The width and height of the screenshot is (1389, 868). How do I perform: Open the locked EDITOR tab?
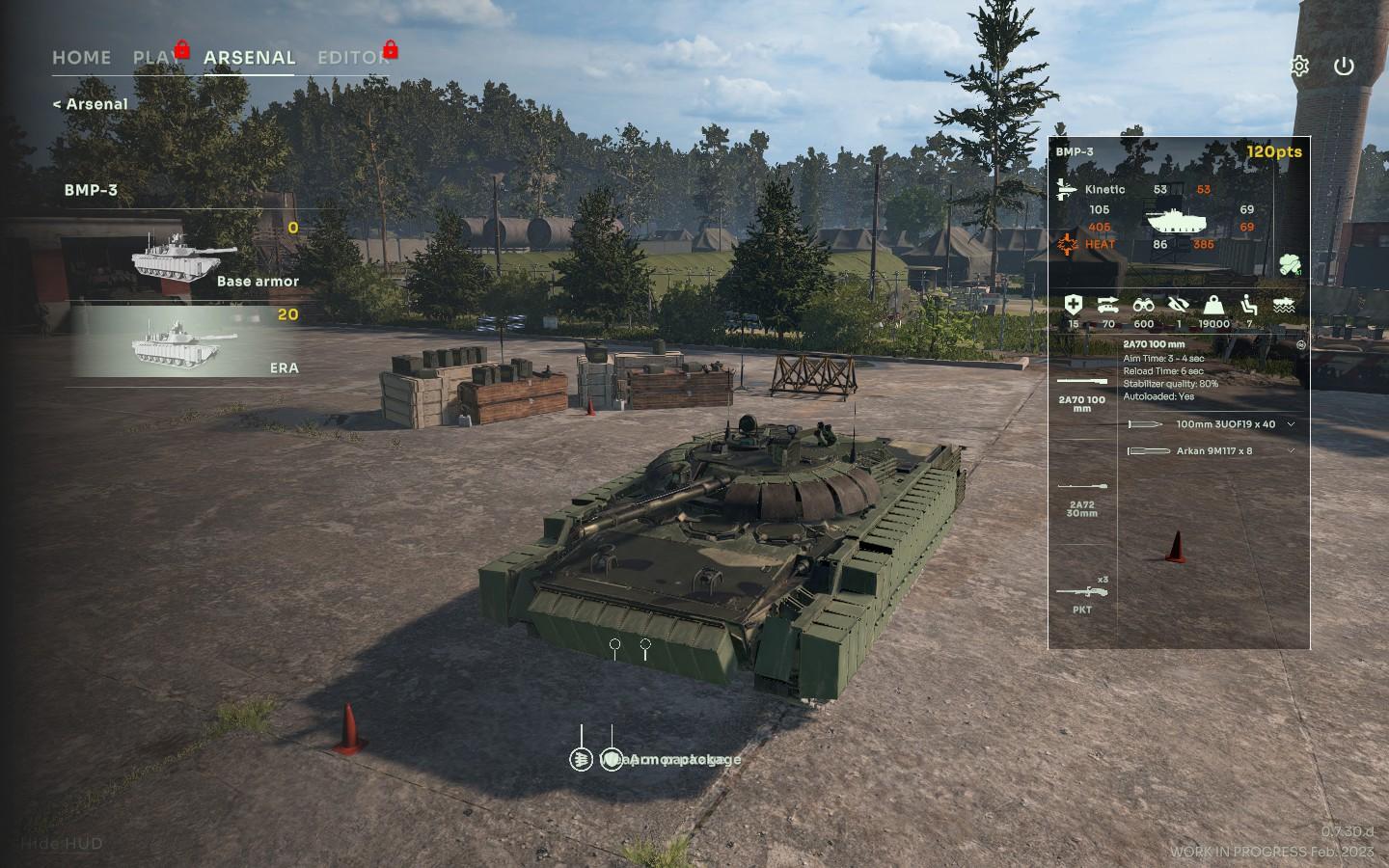click(353, 58)
